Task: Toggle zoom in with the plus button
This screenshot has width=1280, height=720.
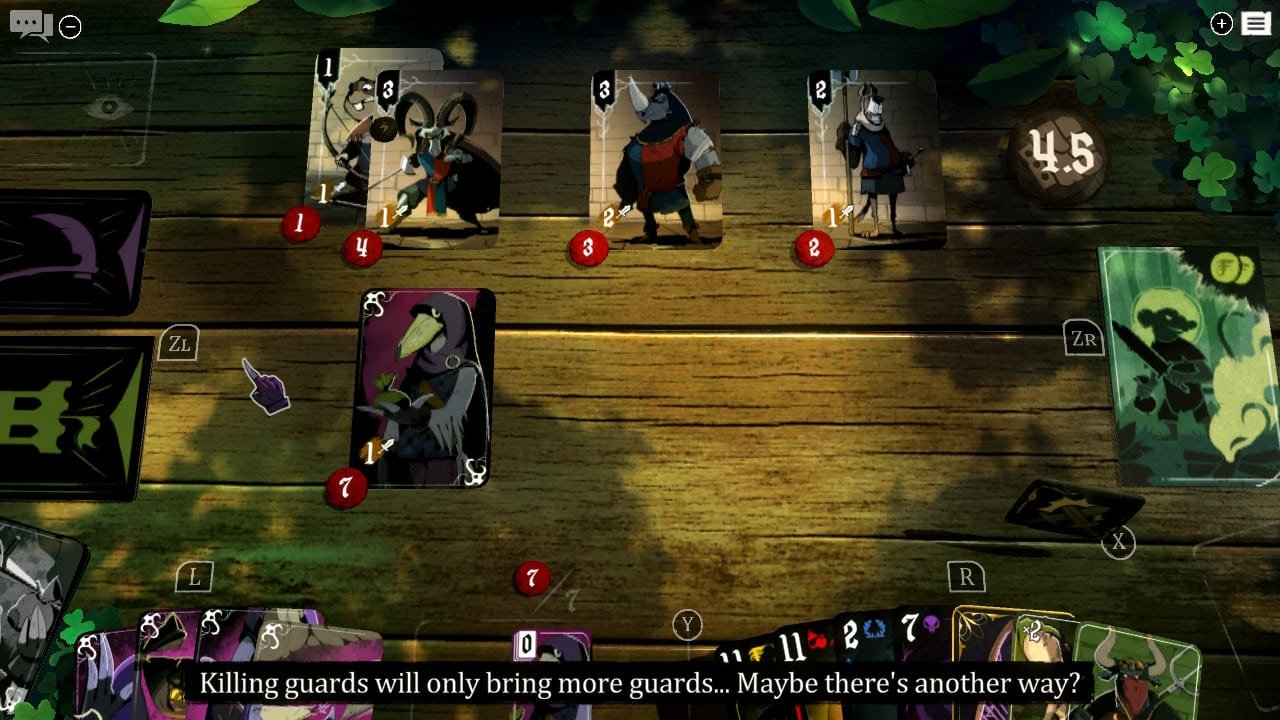Action: (1220, 22)
